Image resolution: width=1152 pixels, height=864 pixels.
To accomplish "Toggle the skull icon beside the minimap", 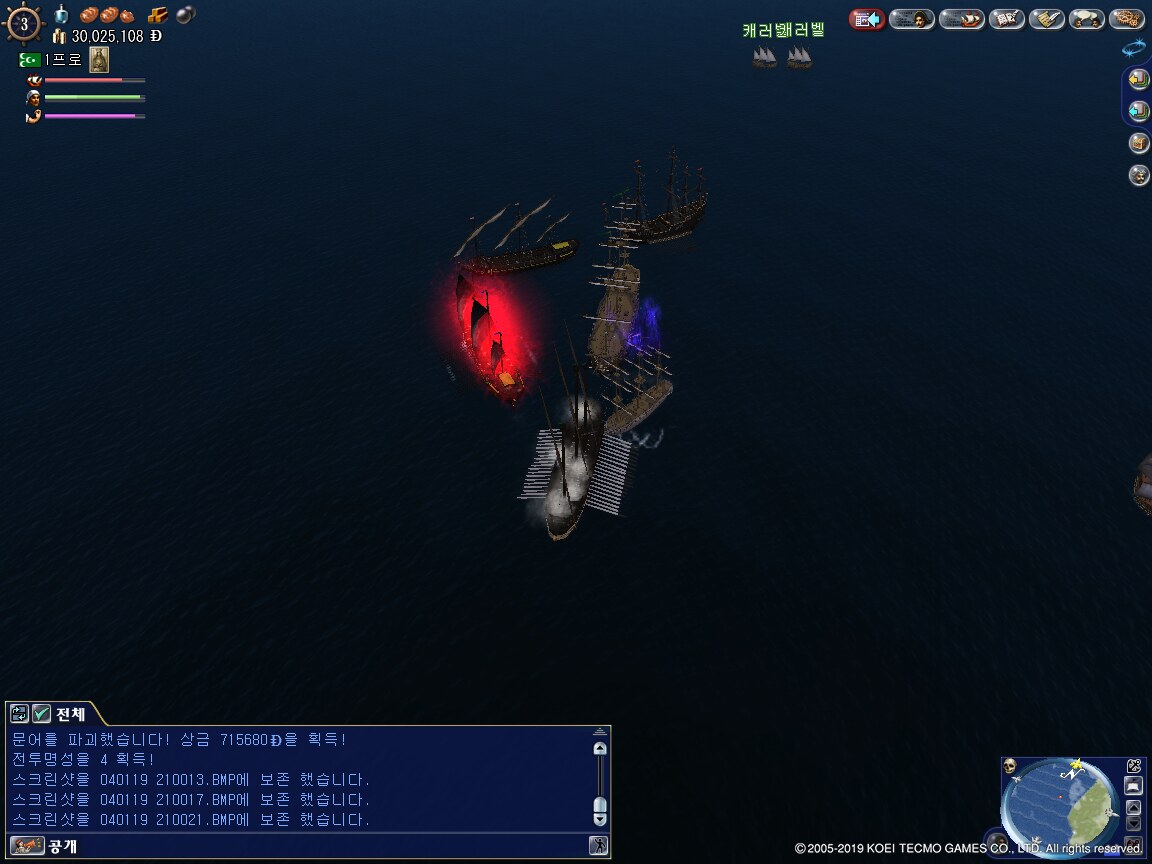I will point(1010,767).
